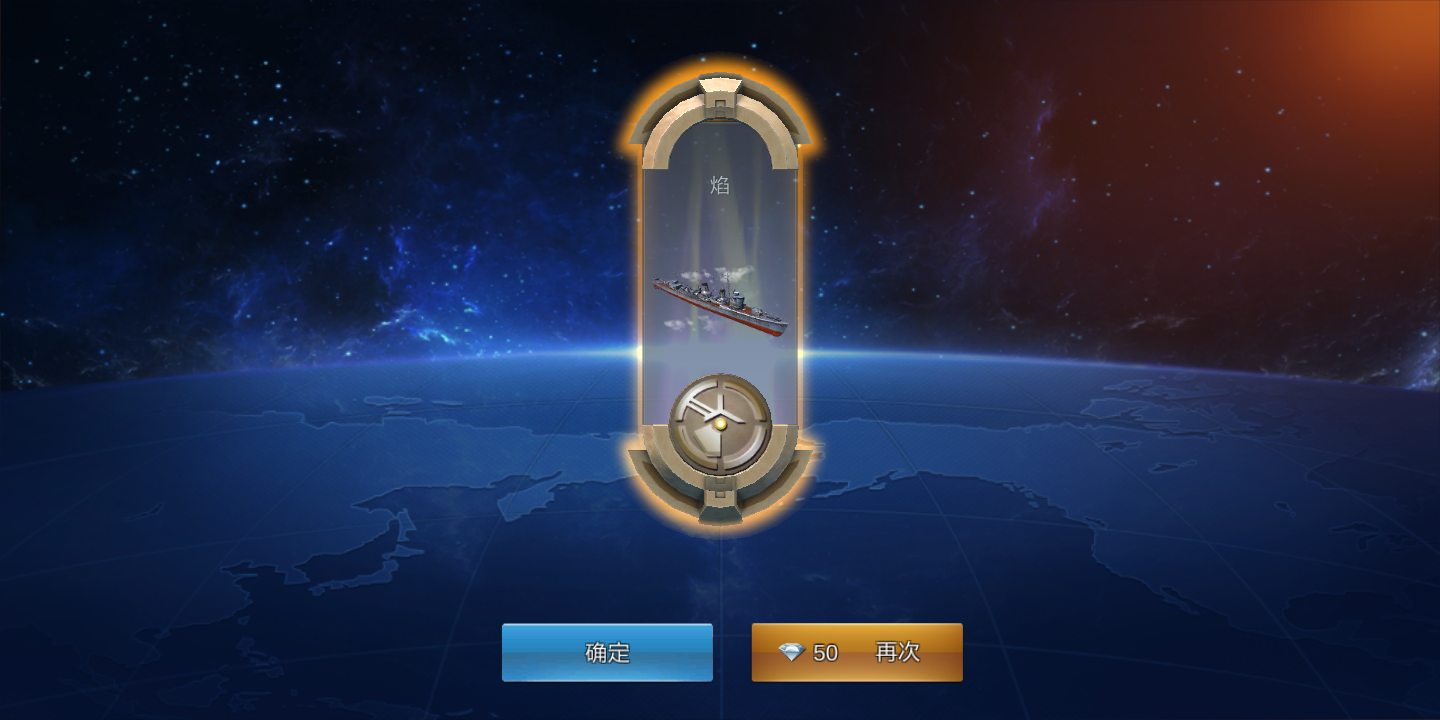Select the top capsule clasp ornament
1440x720 pixels.
pyautogui.click(x=718, y=95)
